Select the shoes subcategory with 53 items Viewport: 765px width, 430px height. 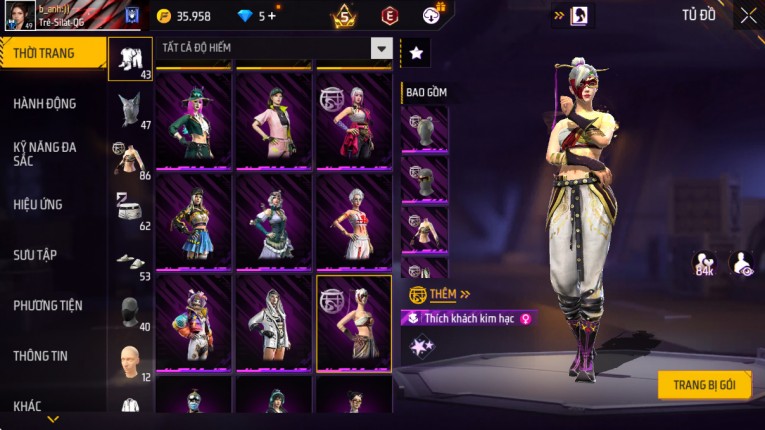pos(130,262)
